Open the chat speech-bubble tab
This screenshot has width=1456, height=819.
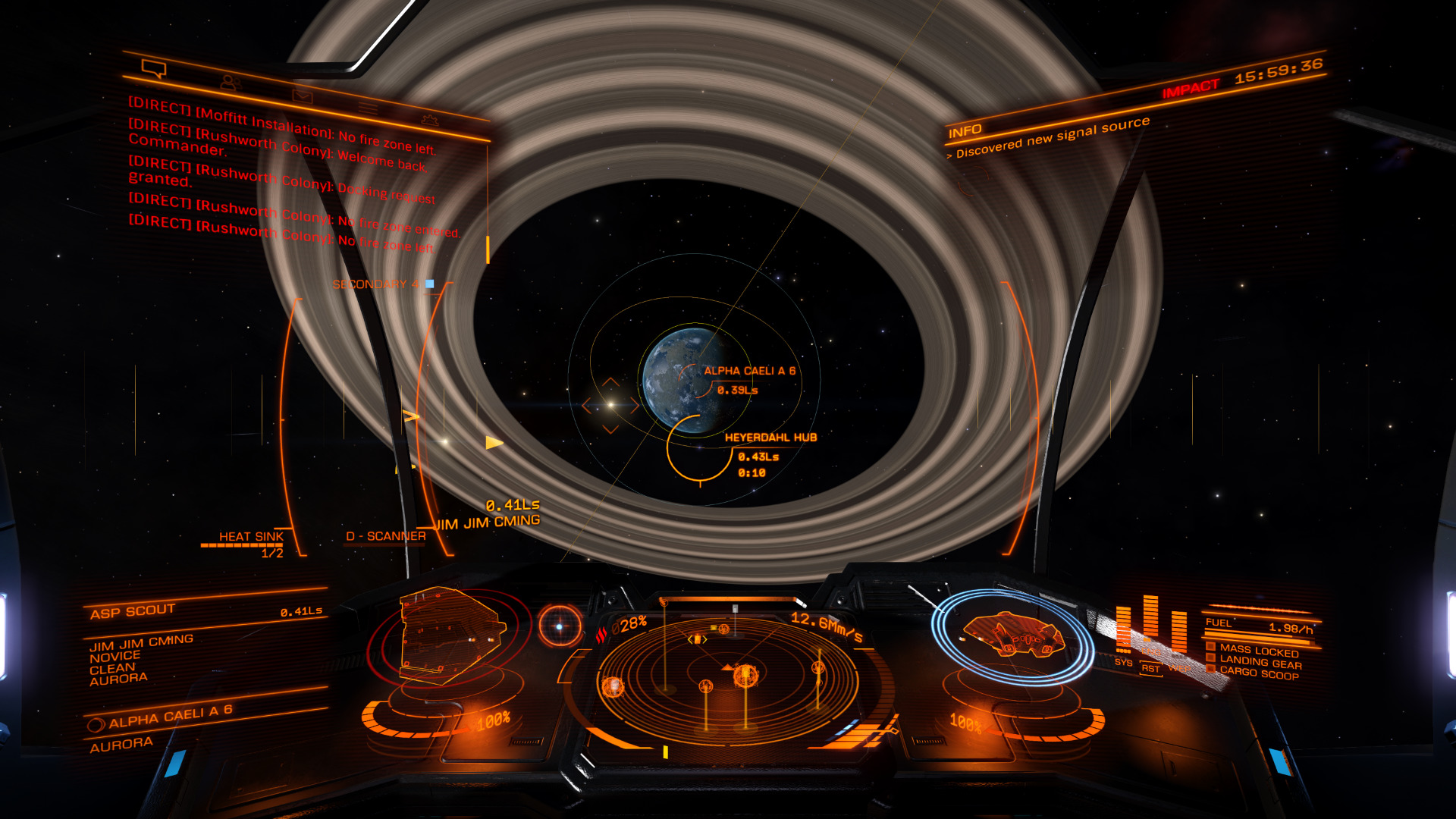(154, 70)
